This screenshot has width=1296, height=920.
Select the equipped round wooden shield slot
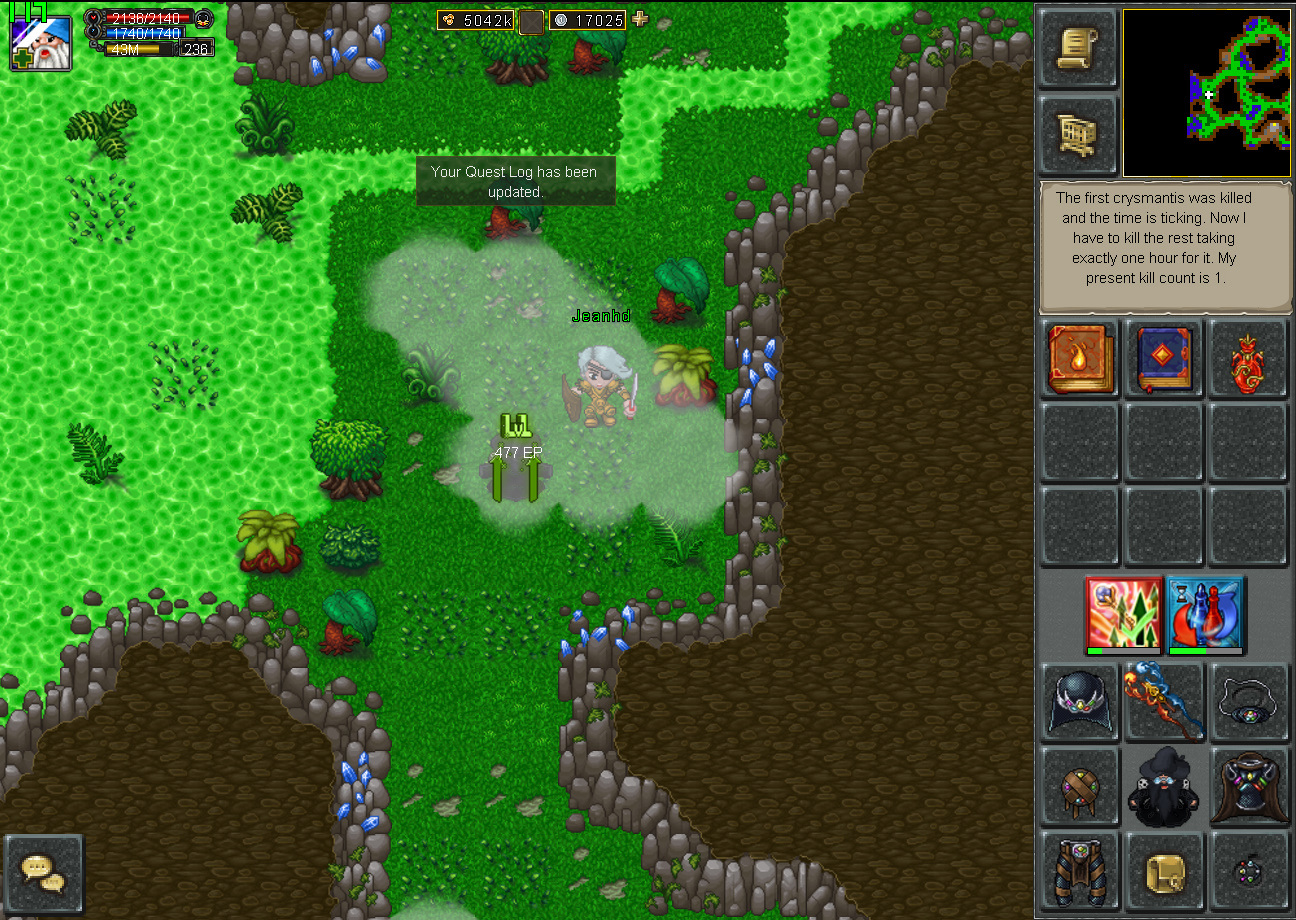coord(1079,787)
